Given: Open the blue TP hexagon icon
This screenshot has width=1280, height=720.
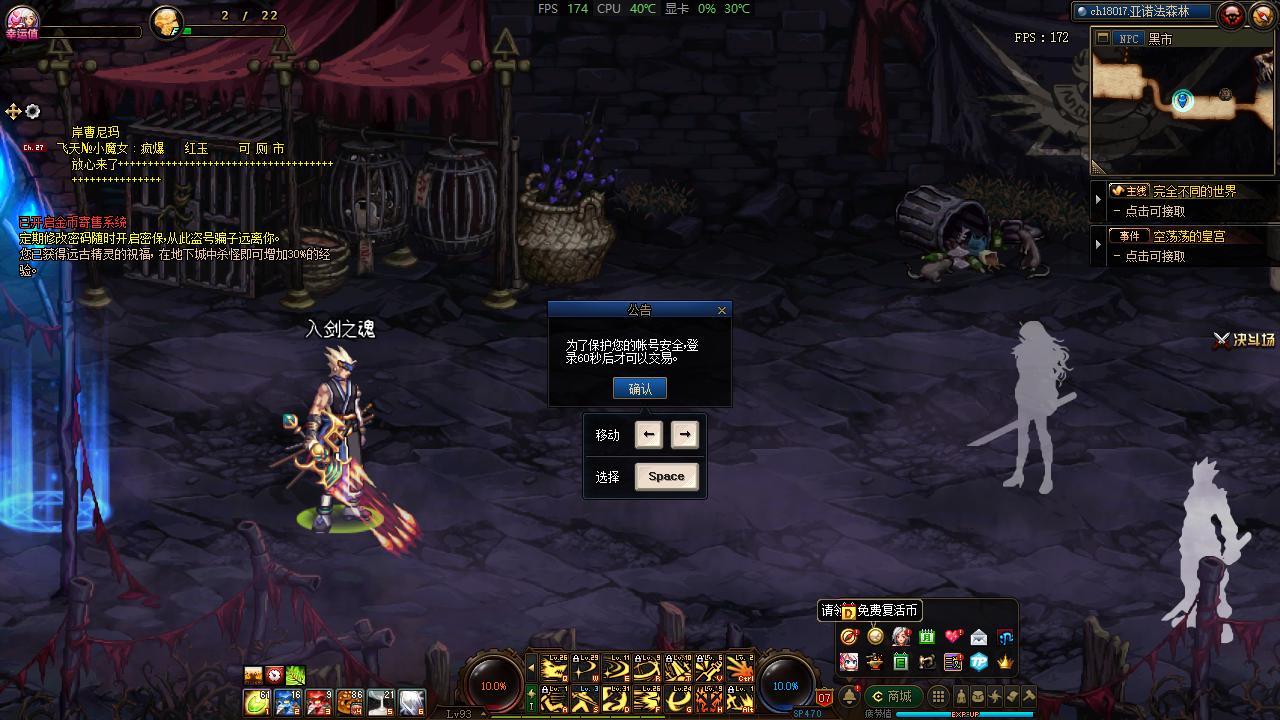Looking at the screenshot, I should click(x=979, y=661).
